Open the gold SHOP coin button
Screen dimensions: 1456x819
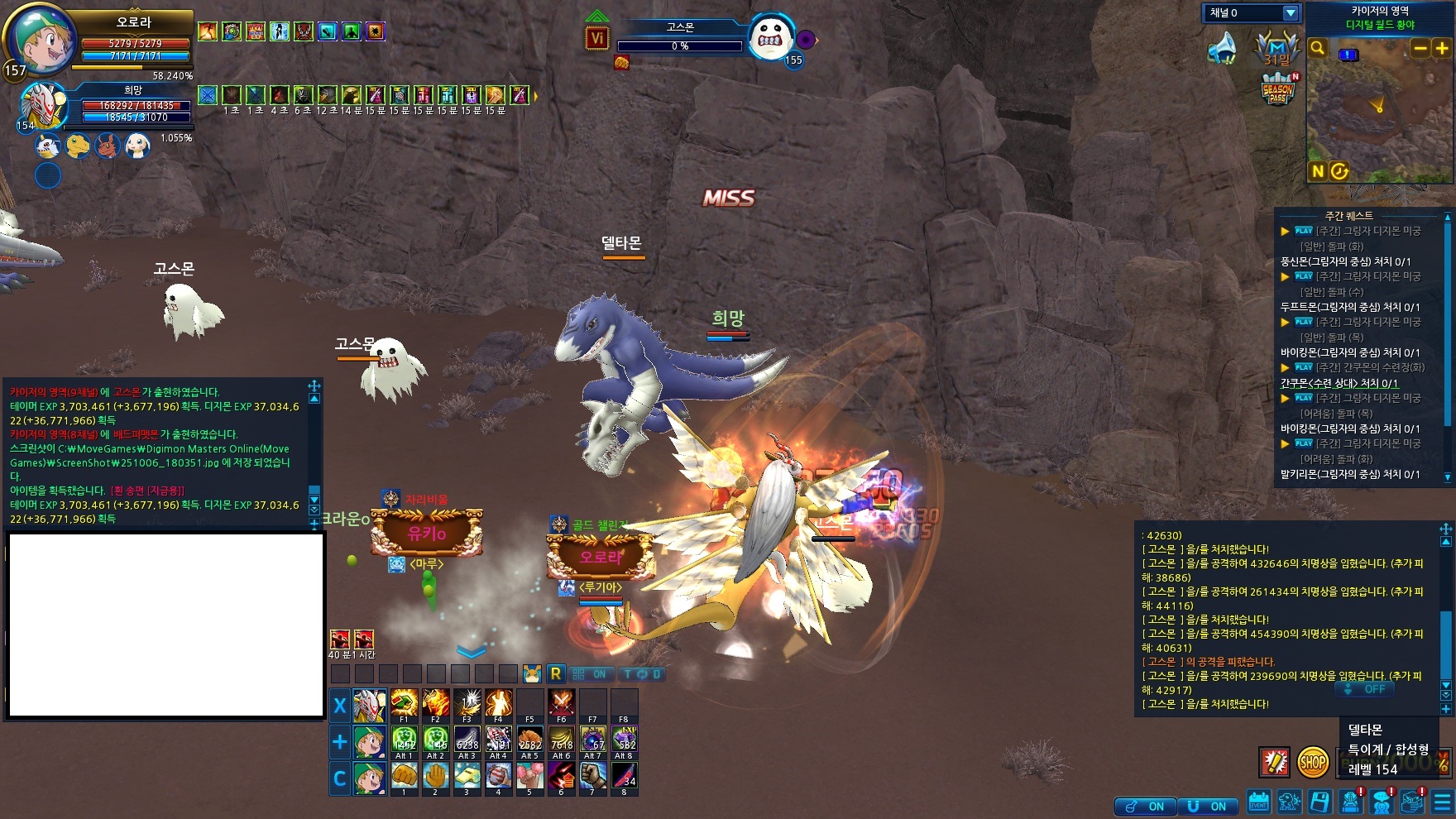point(1312,762)
